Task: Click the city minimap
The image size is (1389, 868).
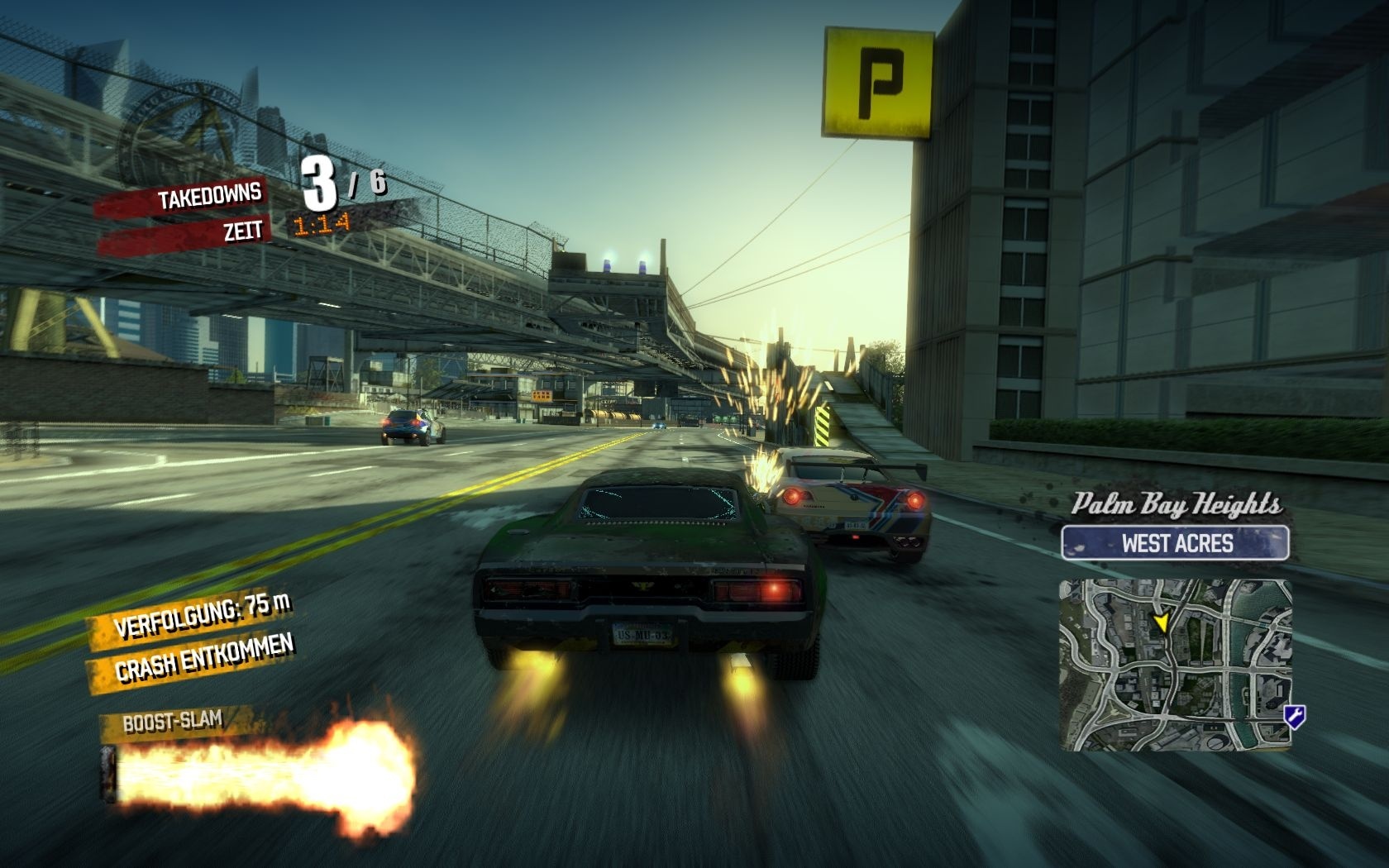Action: coord(1175,665)
